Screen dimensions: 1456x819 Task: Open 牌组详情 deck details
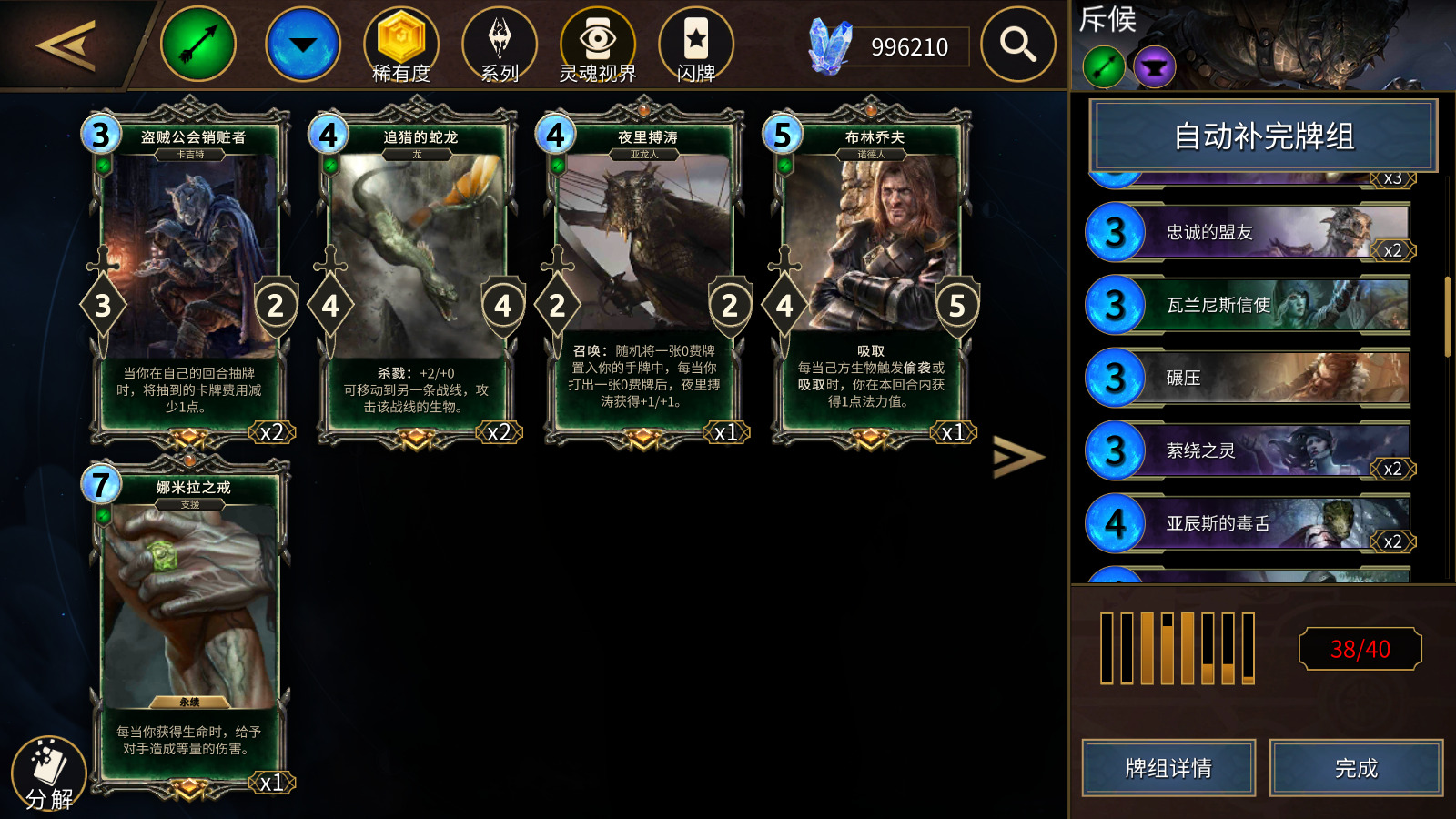1168,768
